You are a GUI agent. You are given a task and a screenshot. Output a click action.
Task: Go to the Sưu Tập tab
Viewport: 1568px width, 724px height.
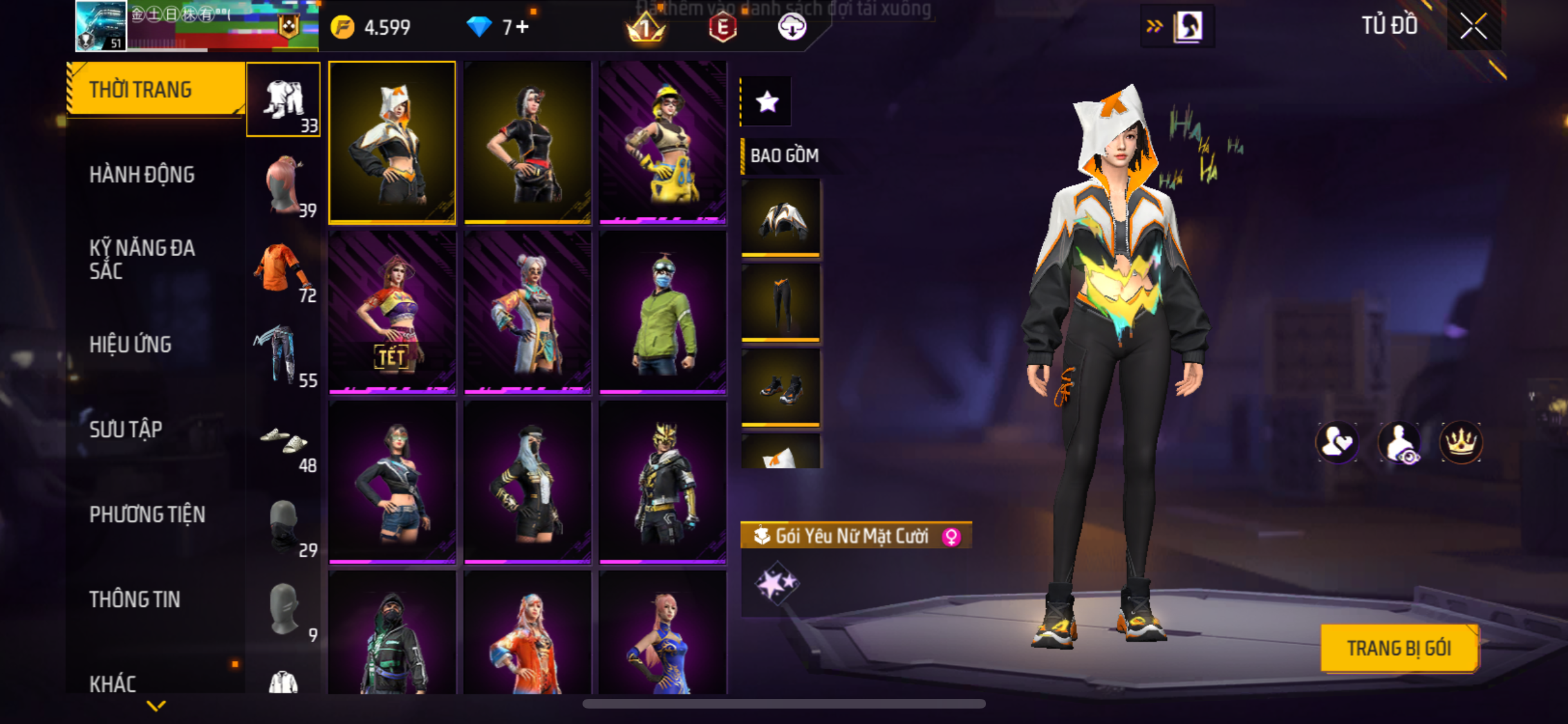tap(126, 429)
